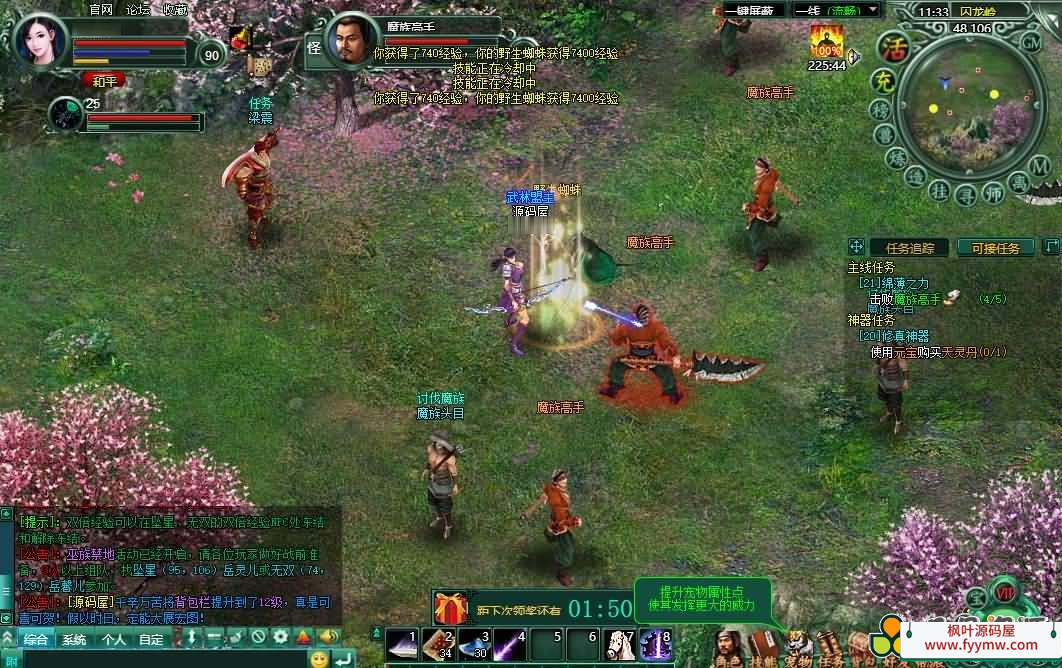Select the player portrait avatar
The height and width of the screenshot is (668, 1062).
[41, 40]
